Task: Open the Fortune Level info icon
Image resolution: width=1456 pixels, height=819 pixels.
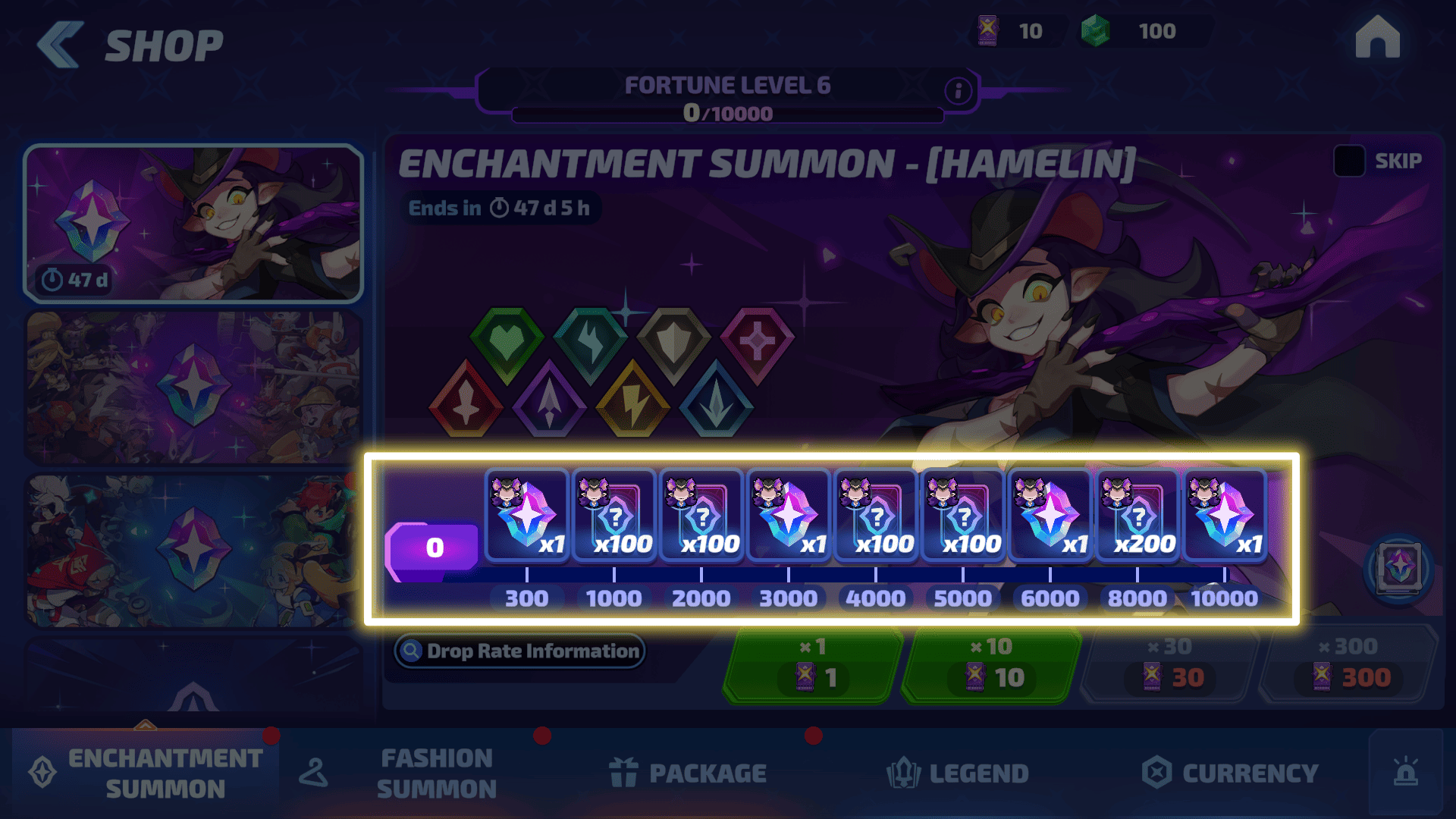Action: pyautogui.click(x=958, y=91)
